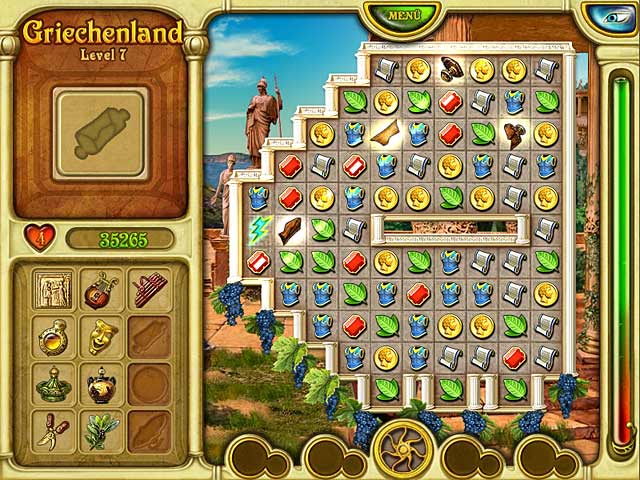Choose the lyre artifact slot
This screenshot has height=480, width=640.
[101, 290]
